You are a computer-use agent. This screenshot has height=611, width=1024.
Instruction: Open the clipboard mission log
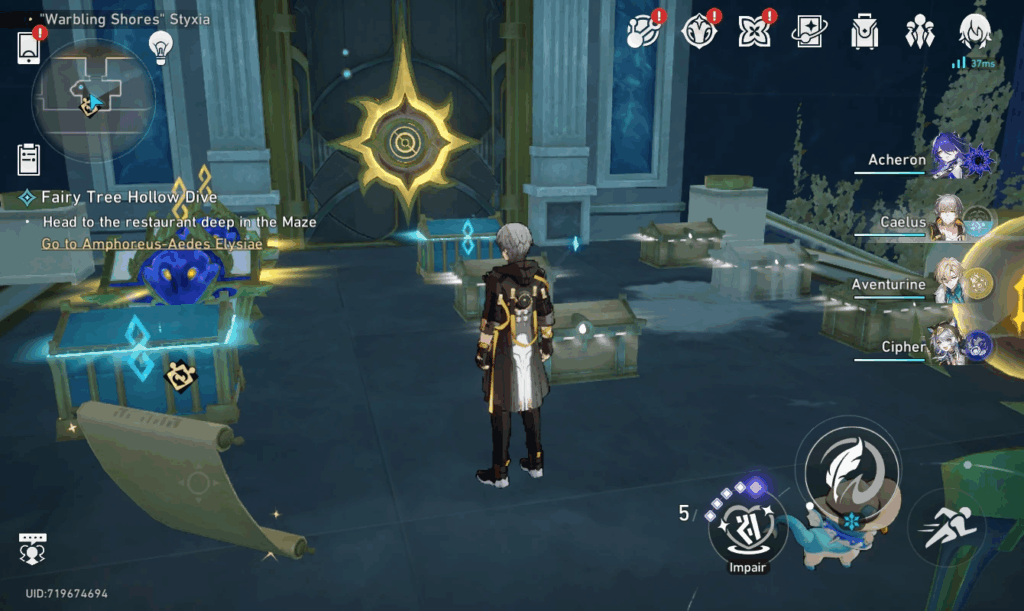coord(29,159)
